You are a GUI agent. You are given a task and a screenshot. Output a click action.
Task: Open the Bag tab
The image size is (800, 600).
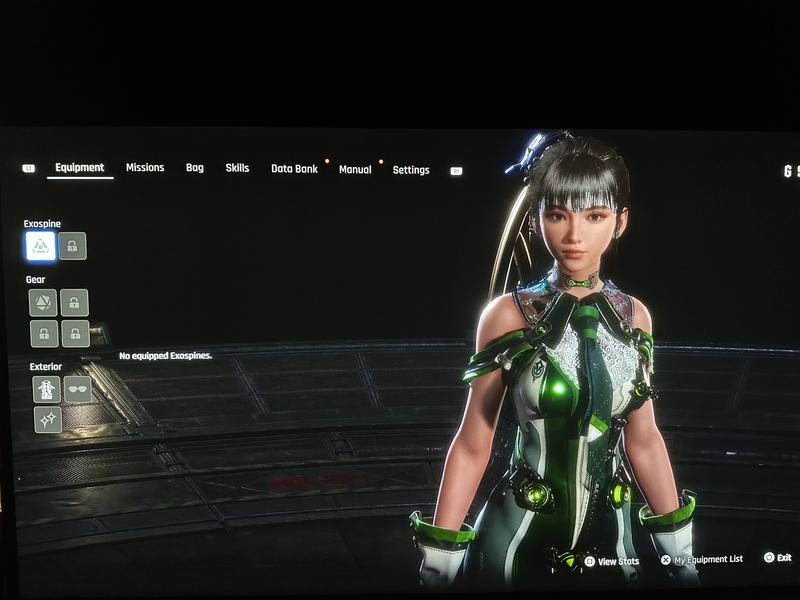[x=195, y=168]
